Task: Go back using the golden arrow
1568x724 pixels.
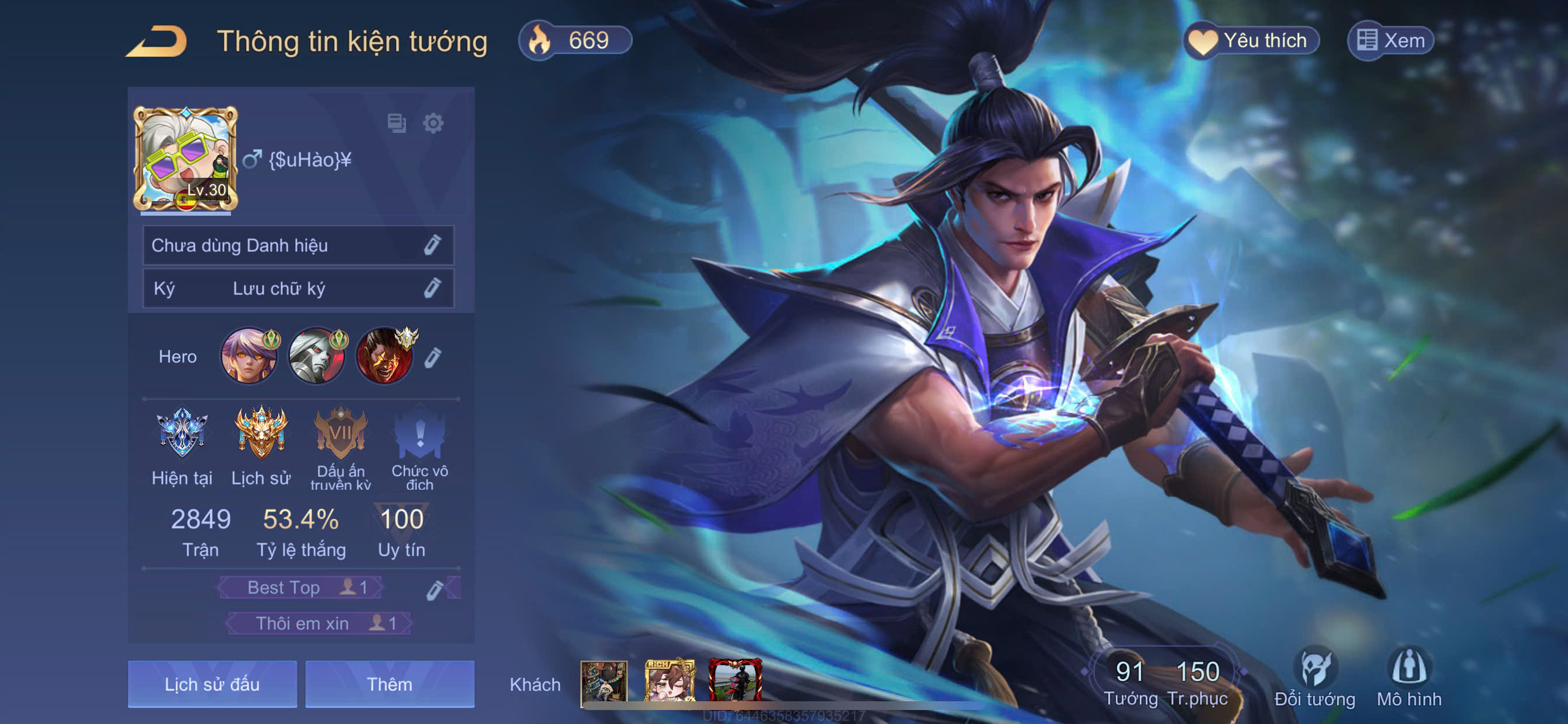Action: tap(157, 41)
